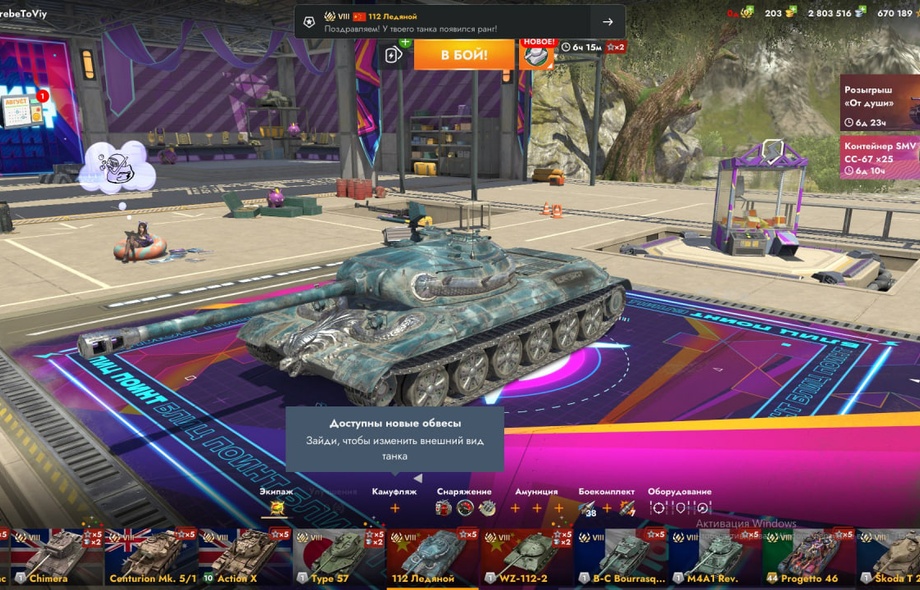The width and height of the screenshot is (920, 590).
Task: Pick the Type 57 tank
Action: (x=336, y=557)
